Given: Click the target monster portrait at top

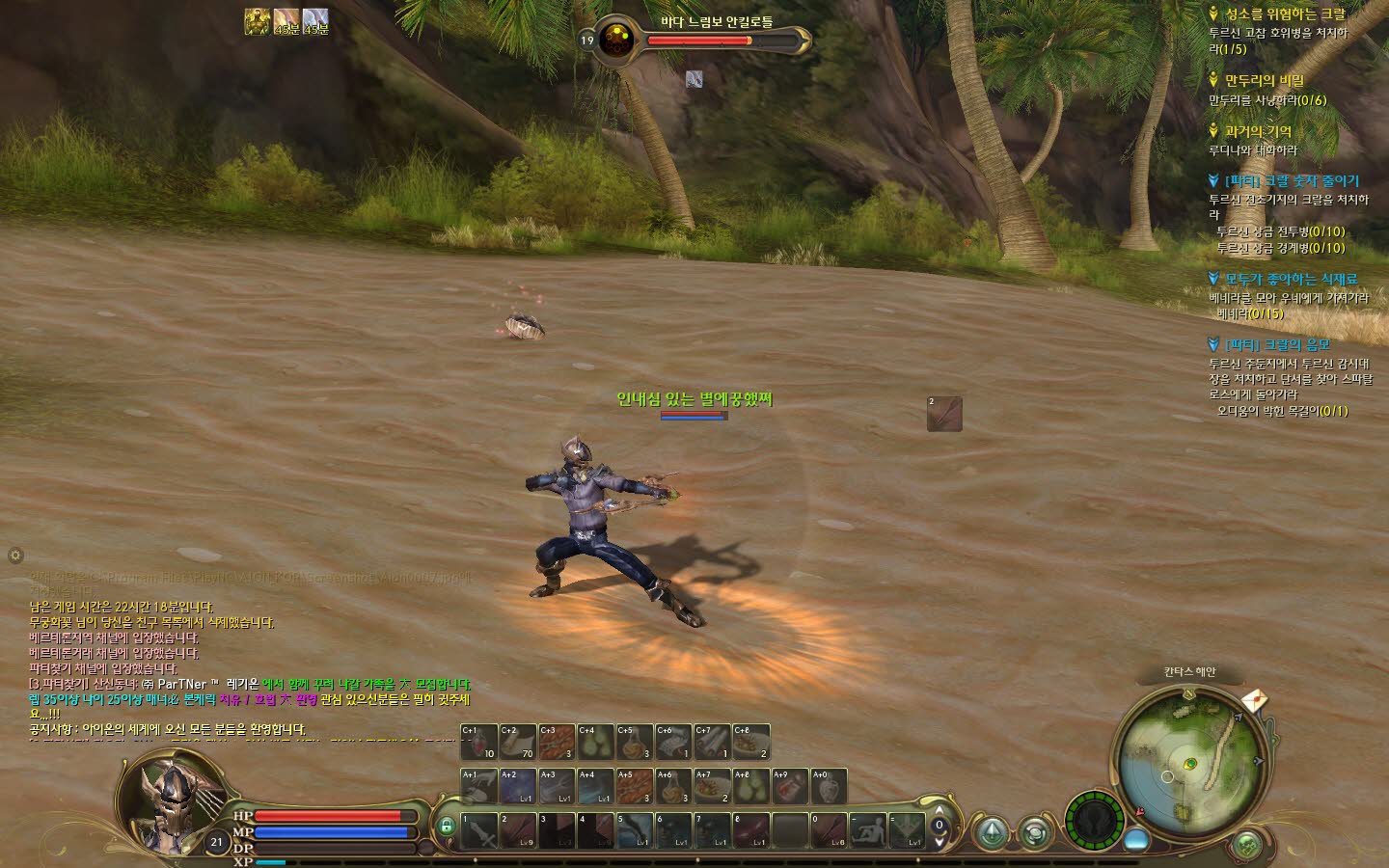Looking at the screenshot, I should 615,41.
